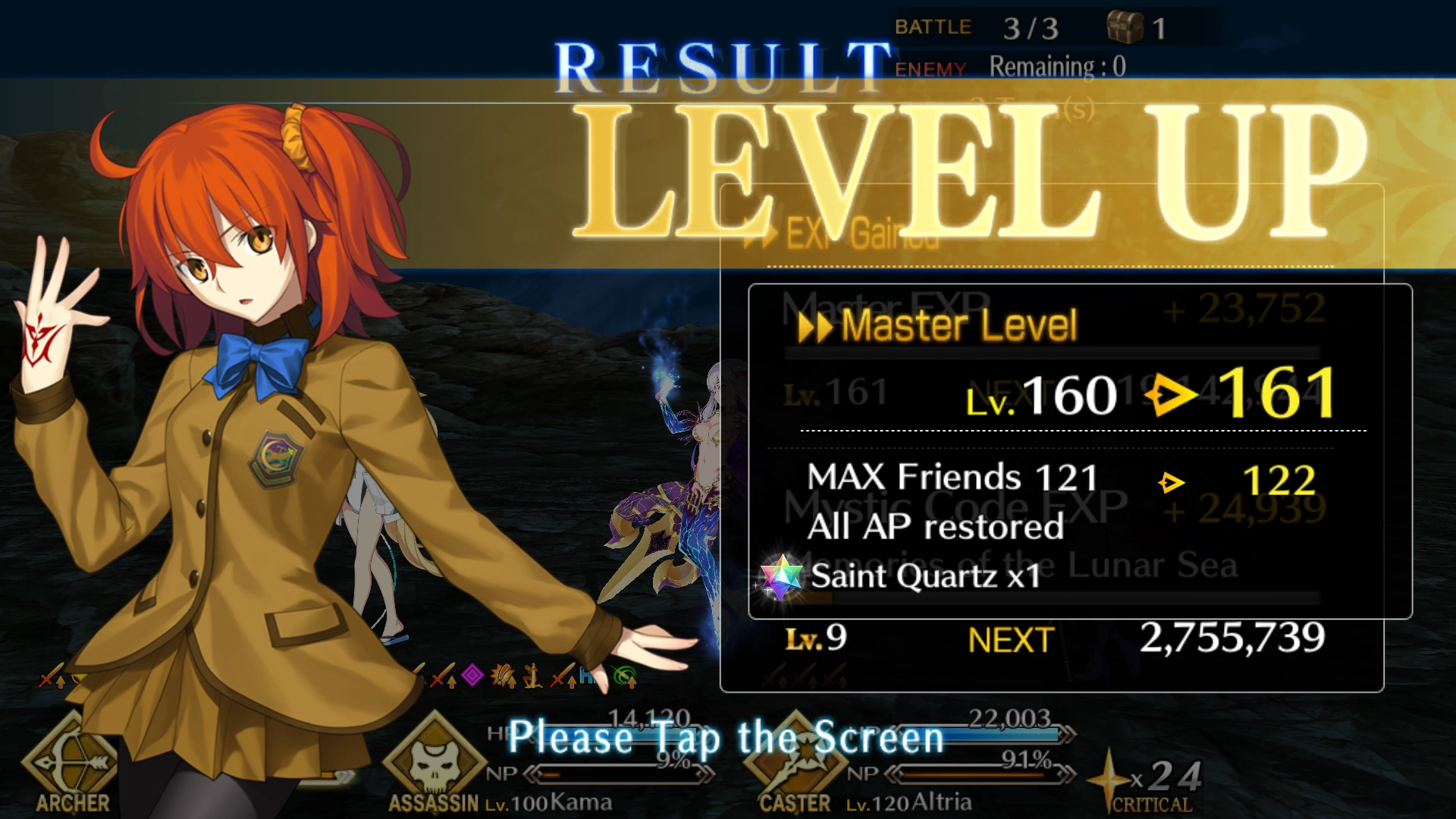This screenshot has height=819, width=1456.
Task: Tap the Please Tap the Screen prompt
Action: tap(724, 737)
